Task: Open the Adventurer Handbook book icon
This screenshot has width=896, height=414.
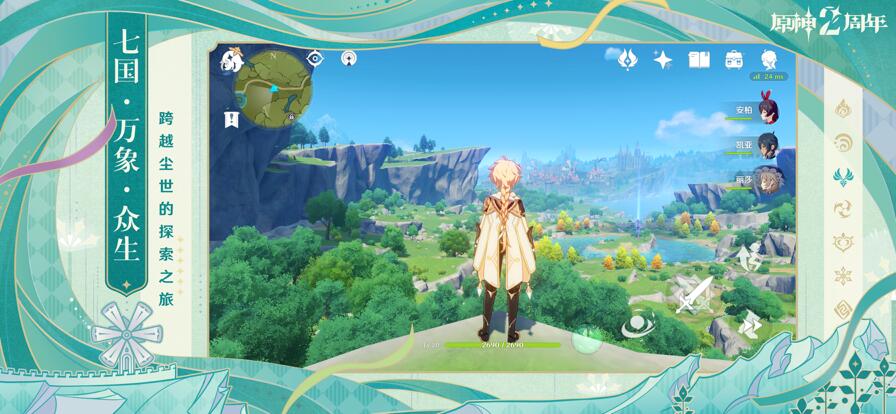Action: coord(699,60)
